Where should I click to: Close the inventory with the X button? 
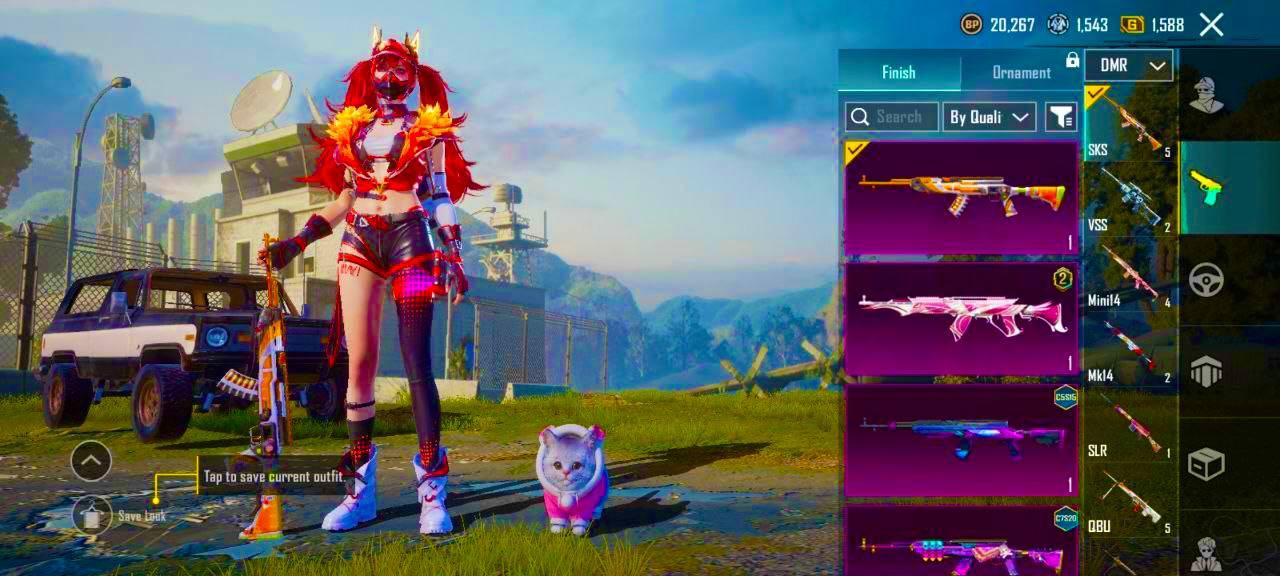click(x=1211, y=25)
